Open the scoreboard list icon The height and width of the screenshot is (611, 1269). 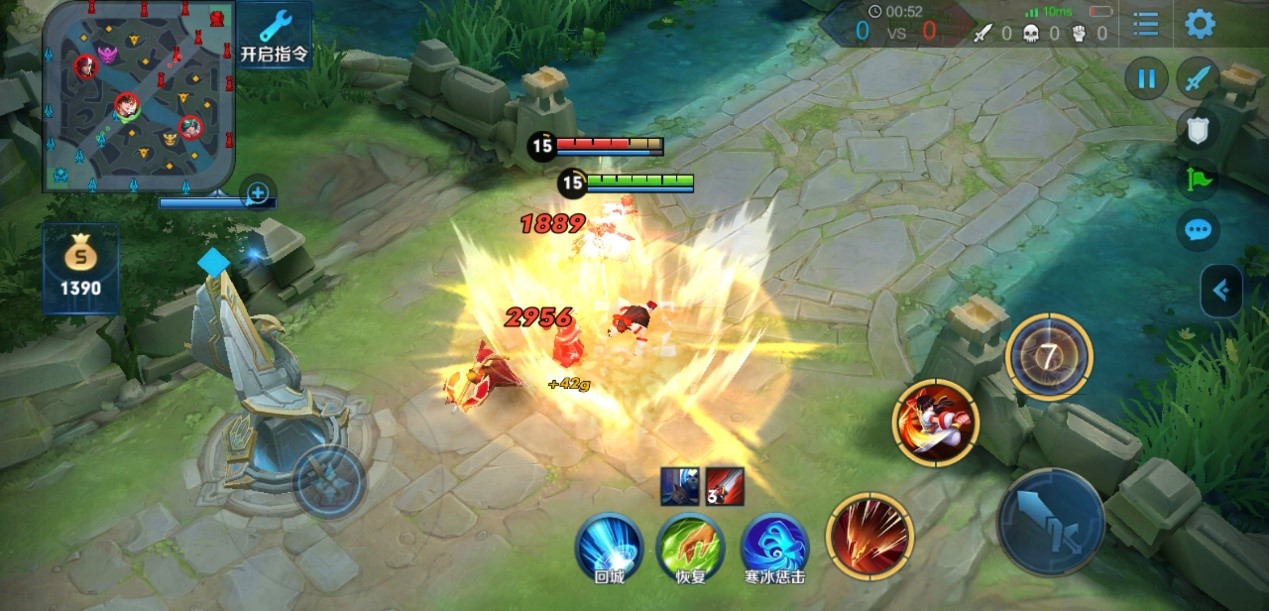1146,24
